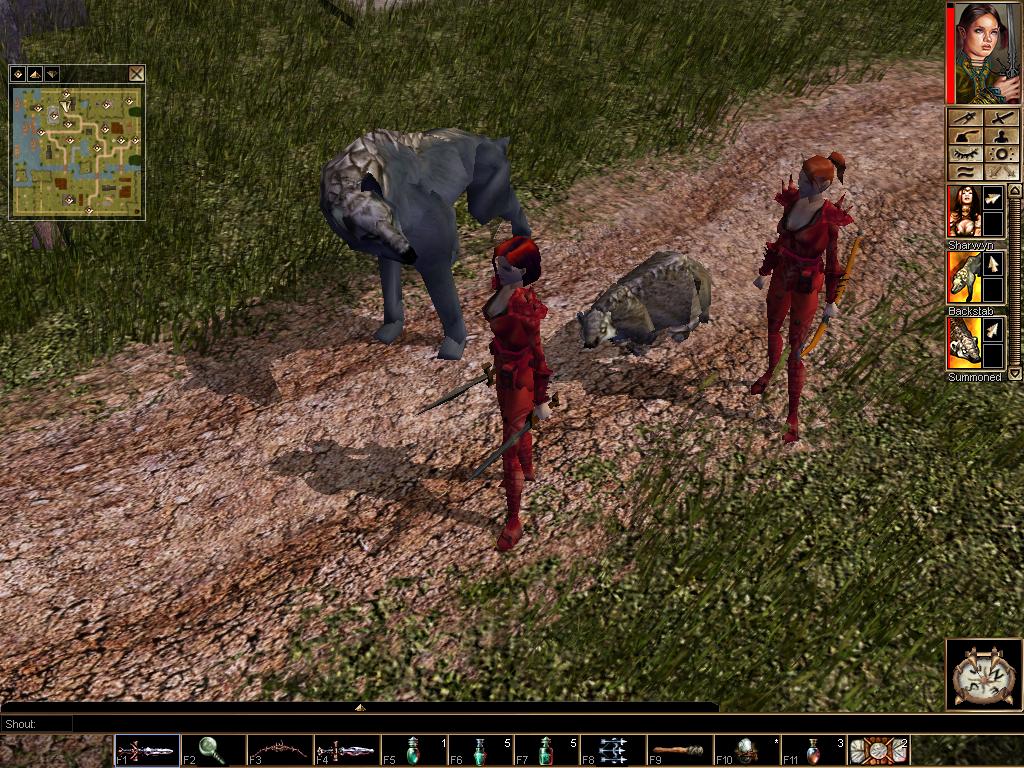Toggle the minimap's diamond map-pin button

pyautogui.click(x=17, y=74)
